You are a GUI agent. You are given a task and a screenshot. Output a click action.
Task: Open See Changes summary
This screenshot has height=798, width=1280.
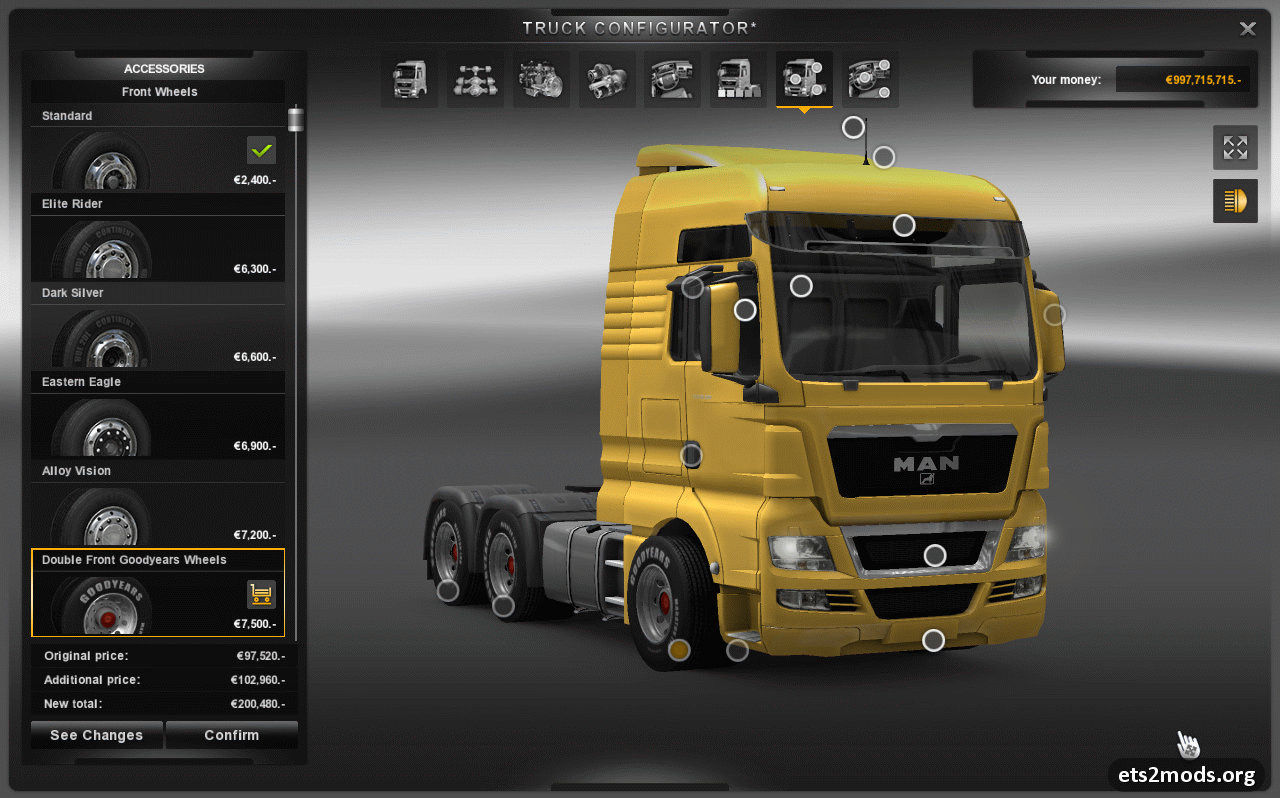point(96,735)
